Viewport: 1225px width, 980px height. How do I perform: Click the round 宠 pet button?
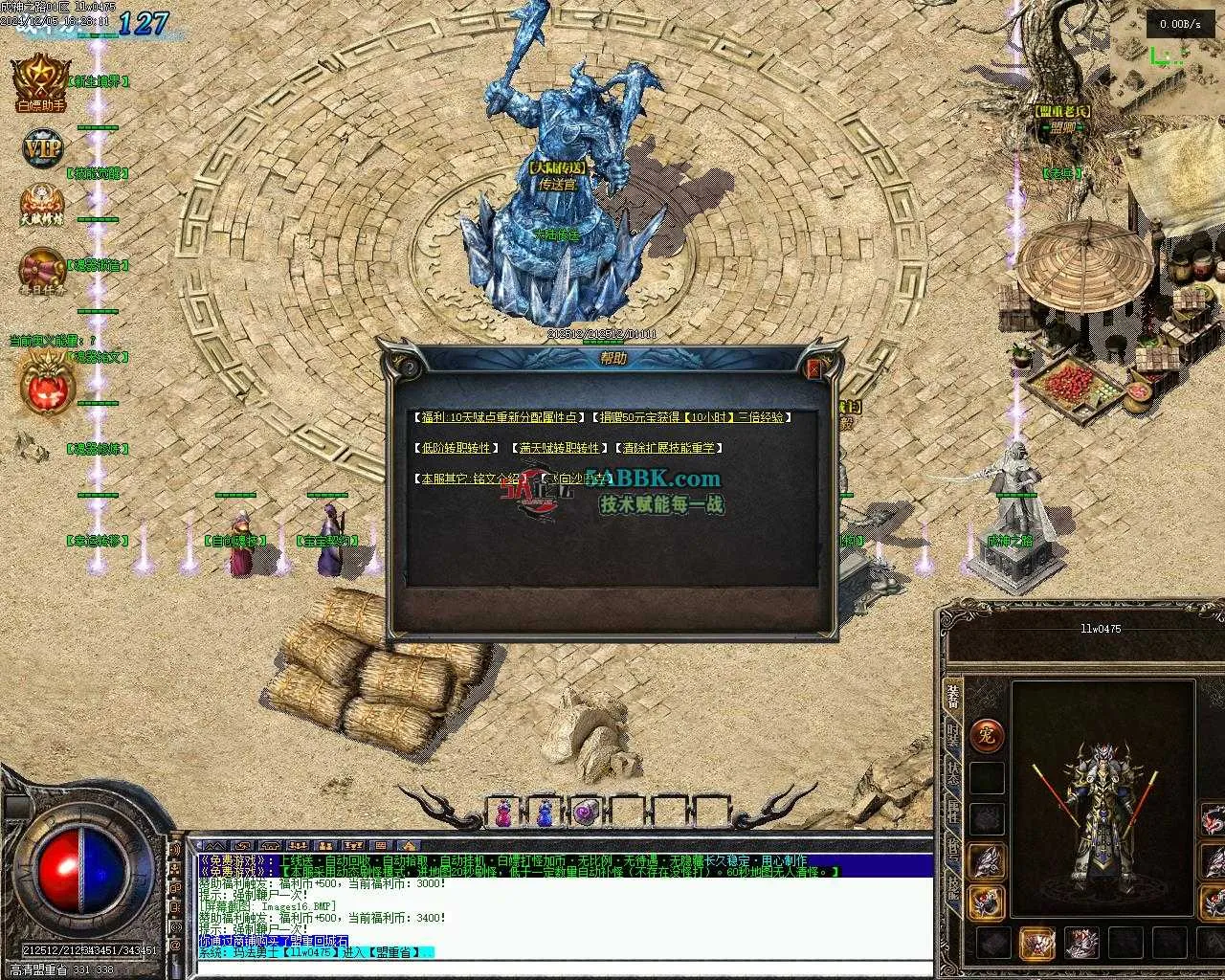tap(987, 735)
